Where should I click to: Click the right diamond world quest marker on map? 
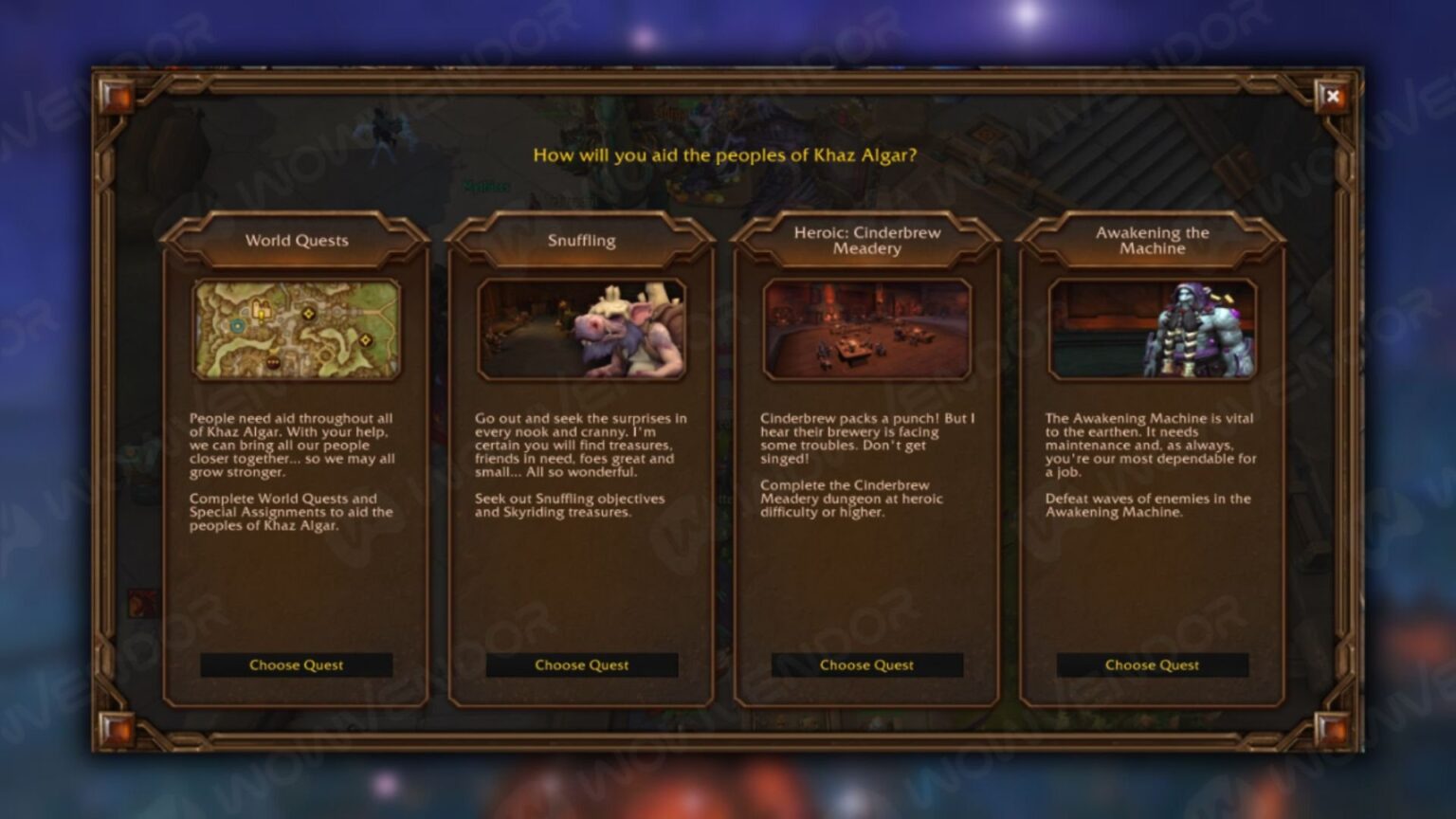365,339
